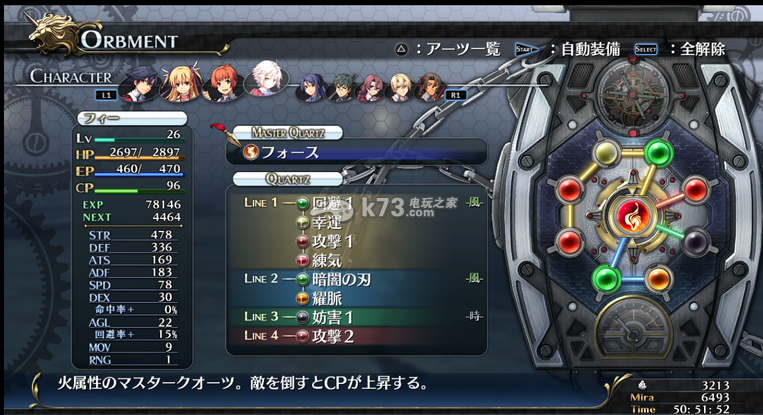
Task: Select the 練気 quartz row
Action: click(x=329, y=261)
